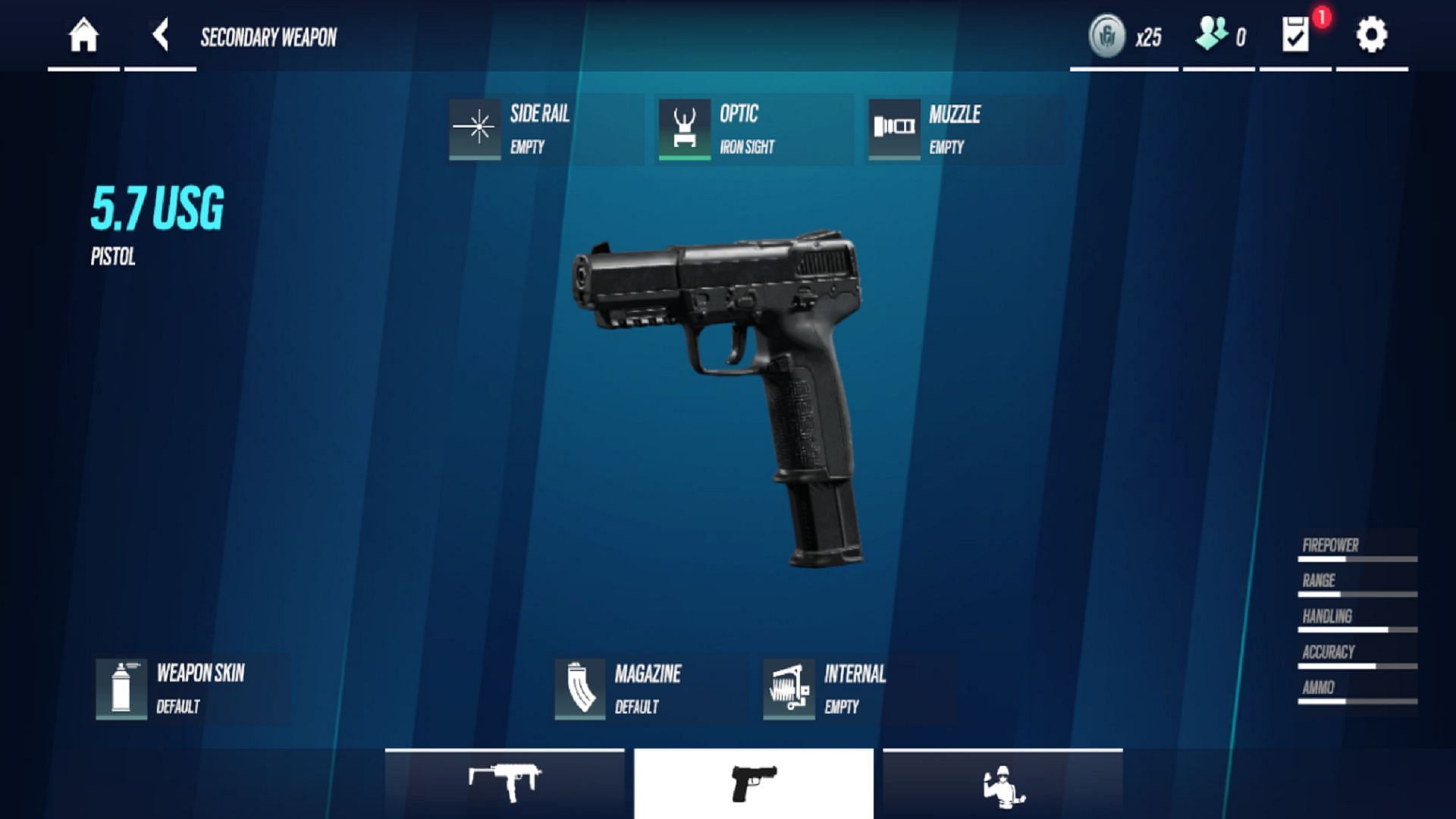Select the Optic Iron Sight slot
The image size is (1456, 819).
[x=754, y=129]
